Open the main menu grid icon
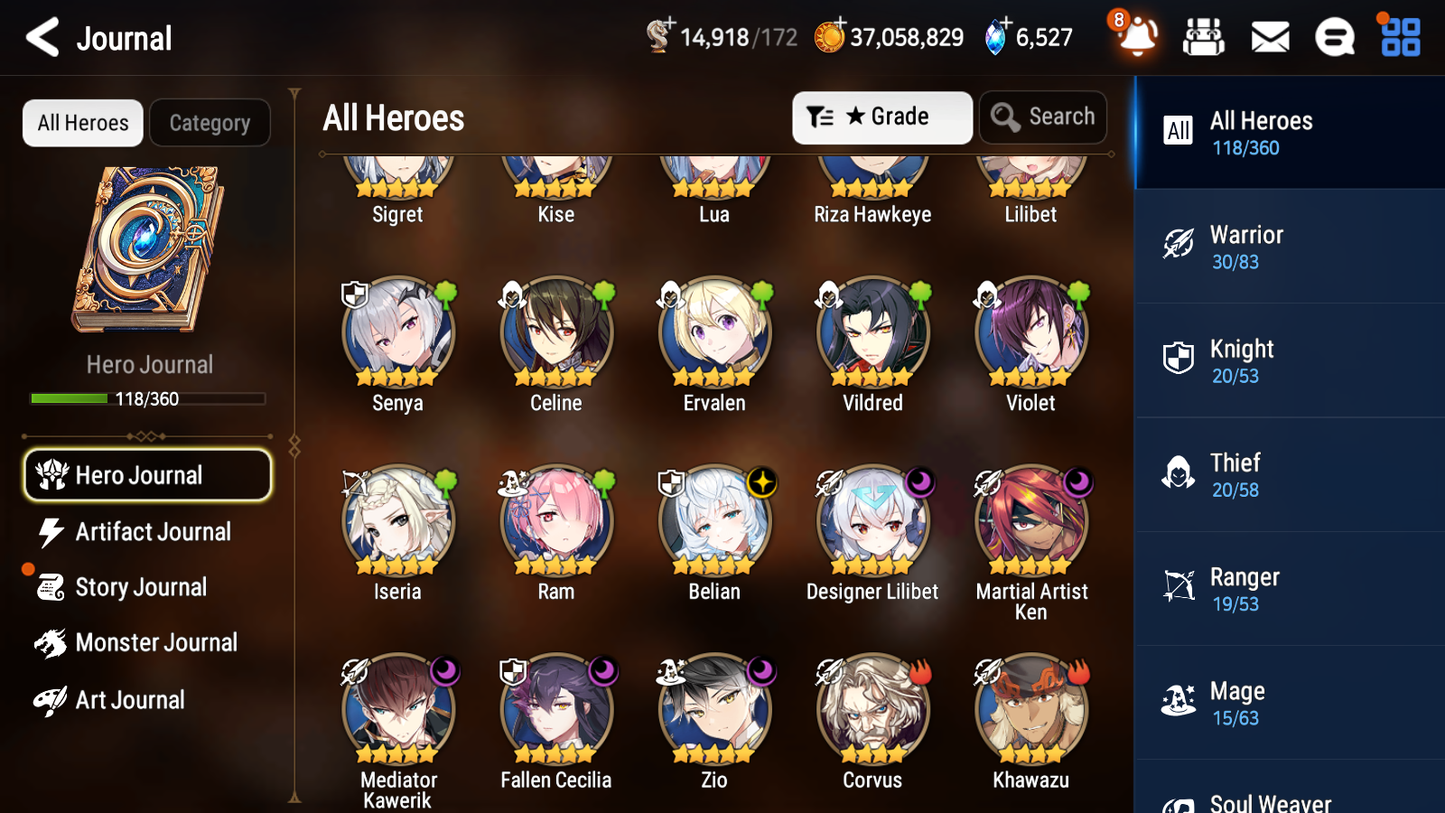 (1399, 36)
